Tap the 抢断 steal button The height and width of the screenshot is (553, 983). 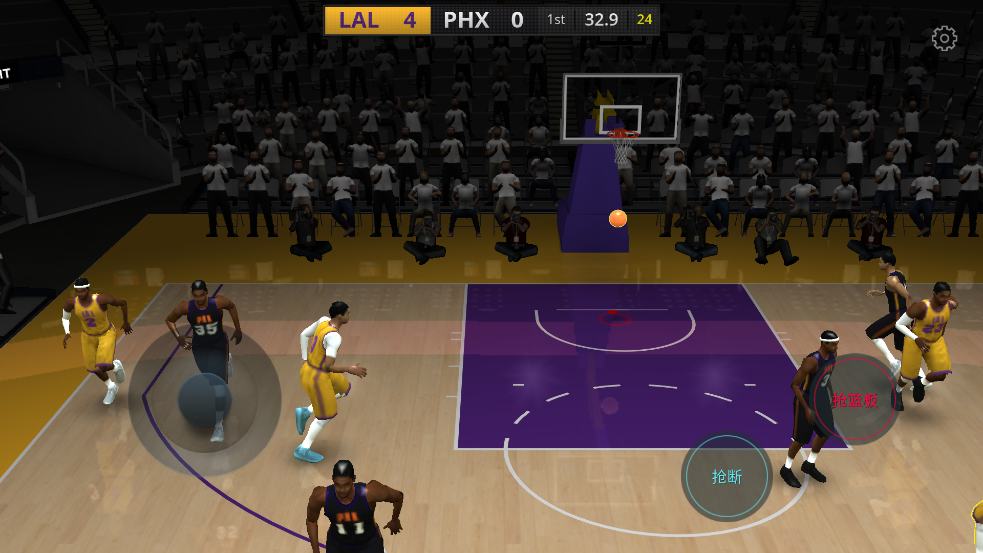click(727, 477)
